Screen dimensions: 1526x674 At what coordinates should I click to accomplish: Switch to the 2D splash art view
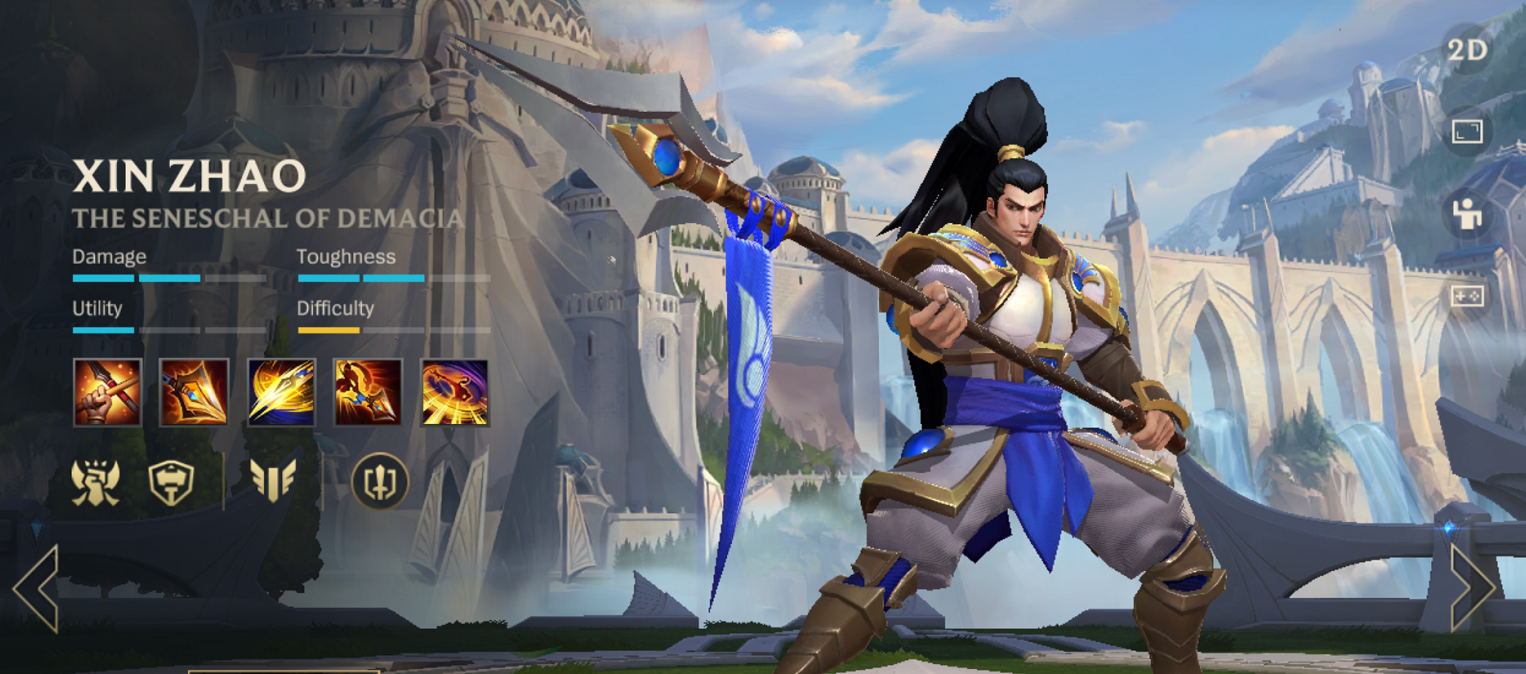[x=1467, y=51]
